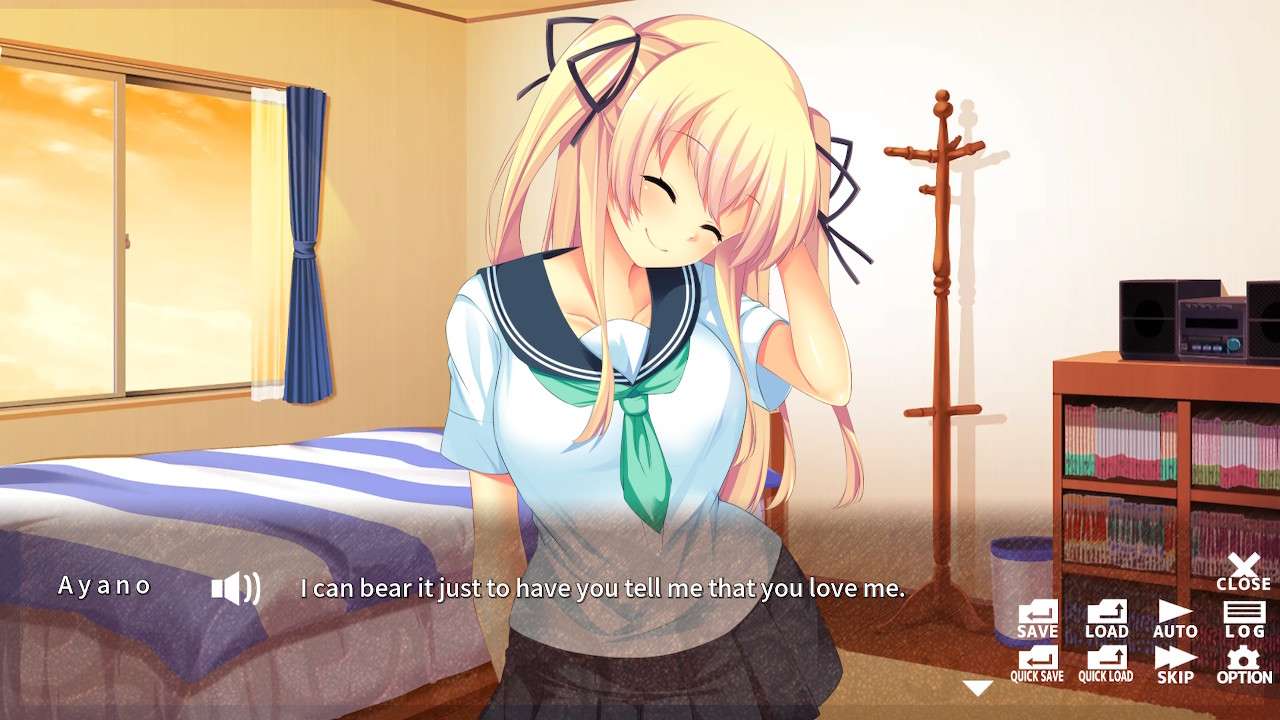Click the QUICK SAVE icon
1280x720 pixels.
[x=1037, y=662]
